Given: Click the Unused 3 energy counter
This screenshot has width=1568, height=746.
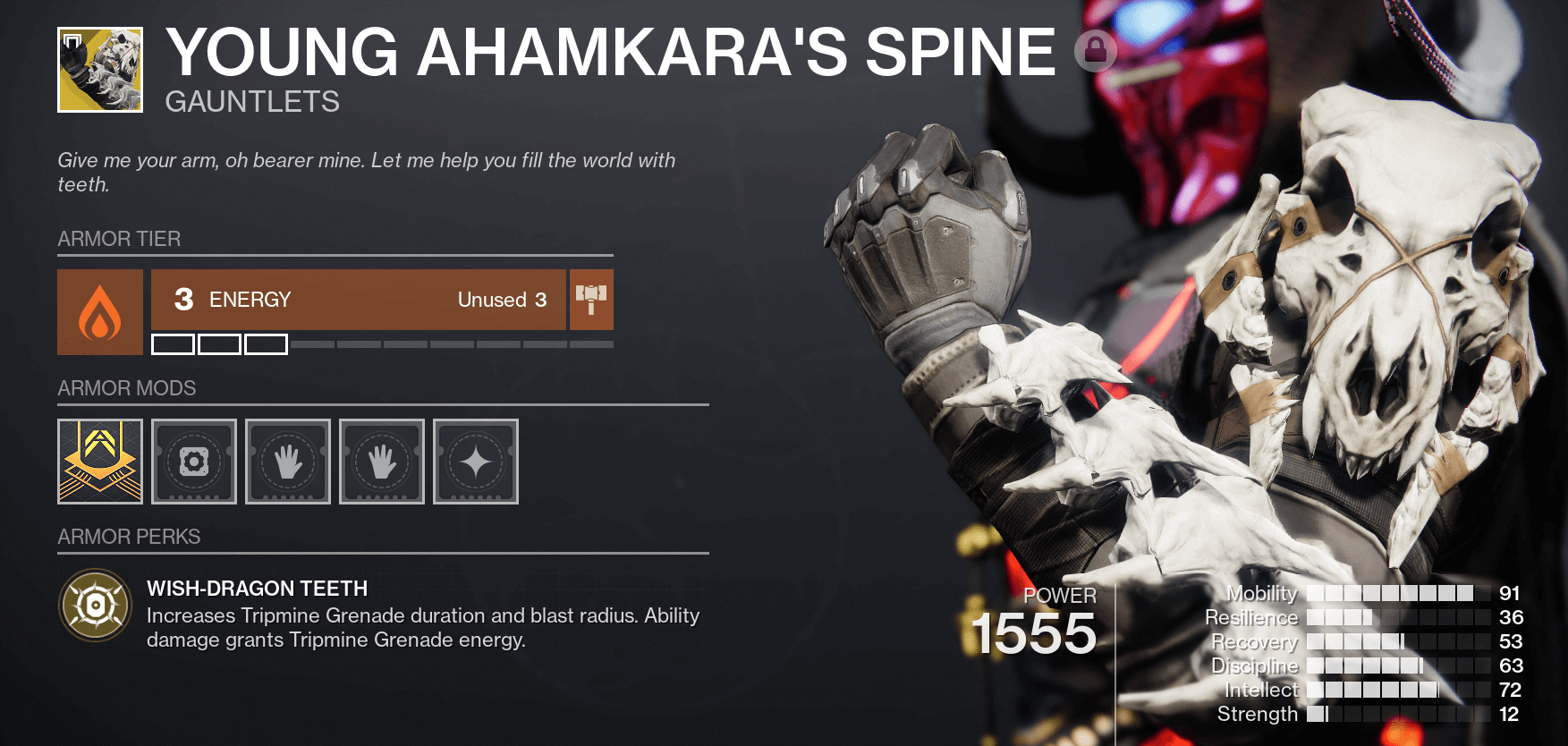Looking at the screenshot, I should [x=502, y=300].
